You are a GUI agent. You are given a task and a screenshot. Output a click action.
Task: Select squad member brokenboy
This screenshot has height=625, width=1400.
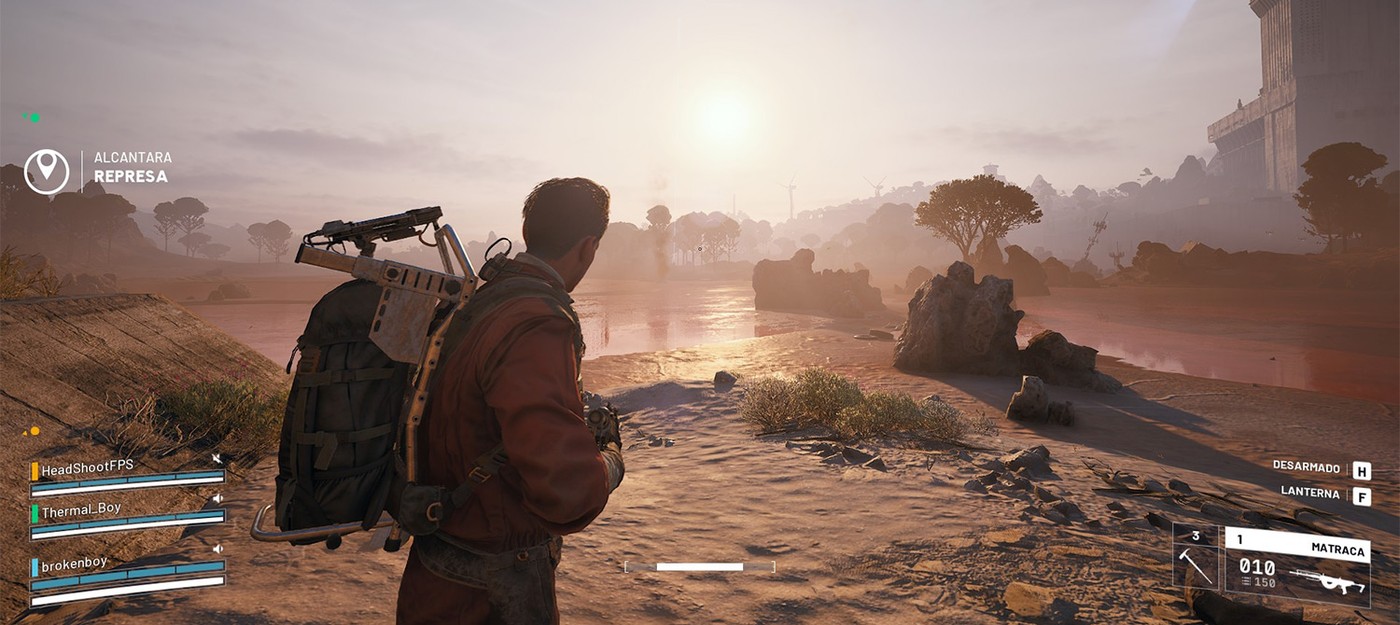point(74,563)
